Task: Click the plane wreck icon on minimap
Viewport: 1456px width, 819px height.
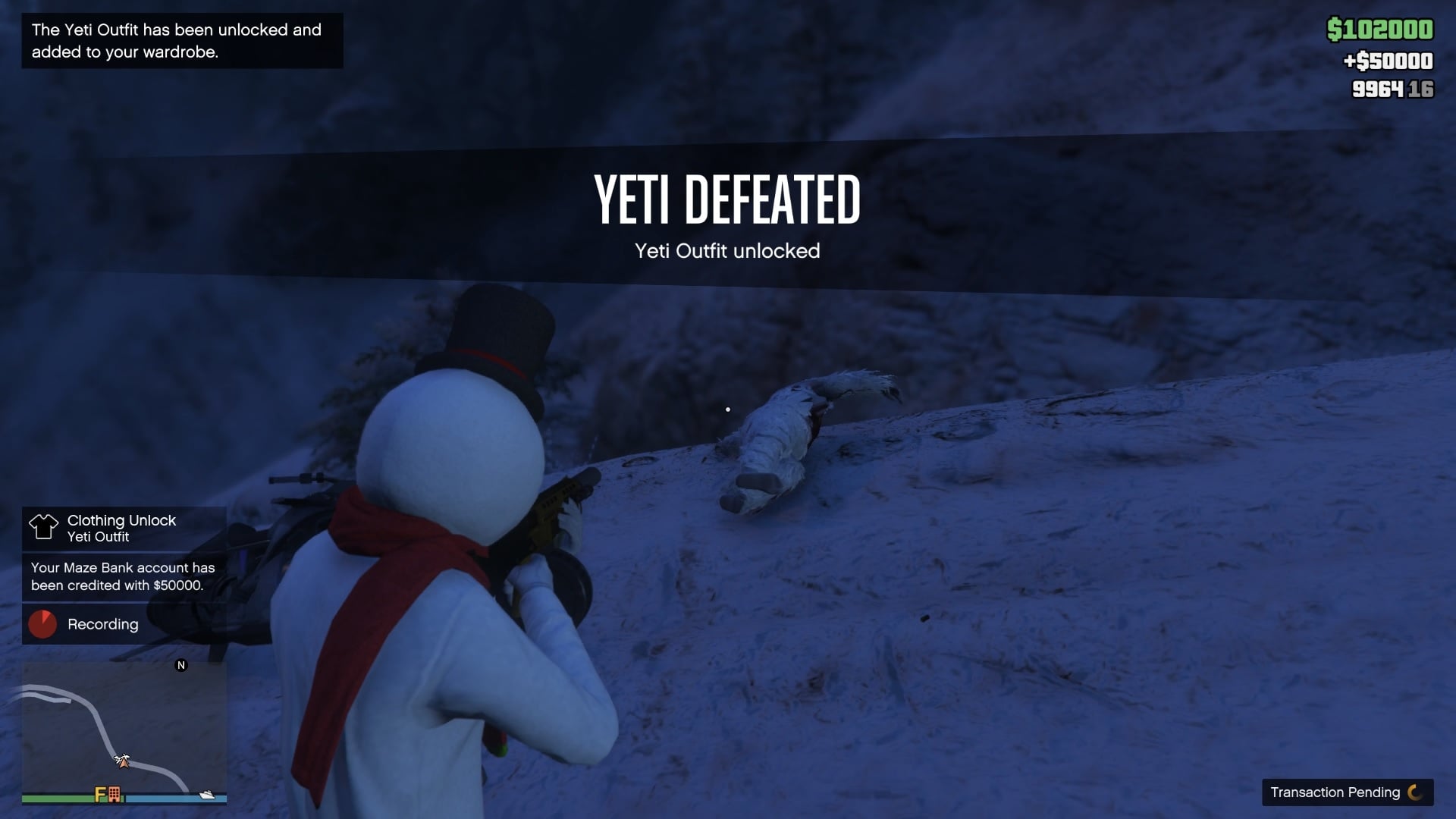Action: coord(123,758)
